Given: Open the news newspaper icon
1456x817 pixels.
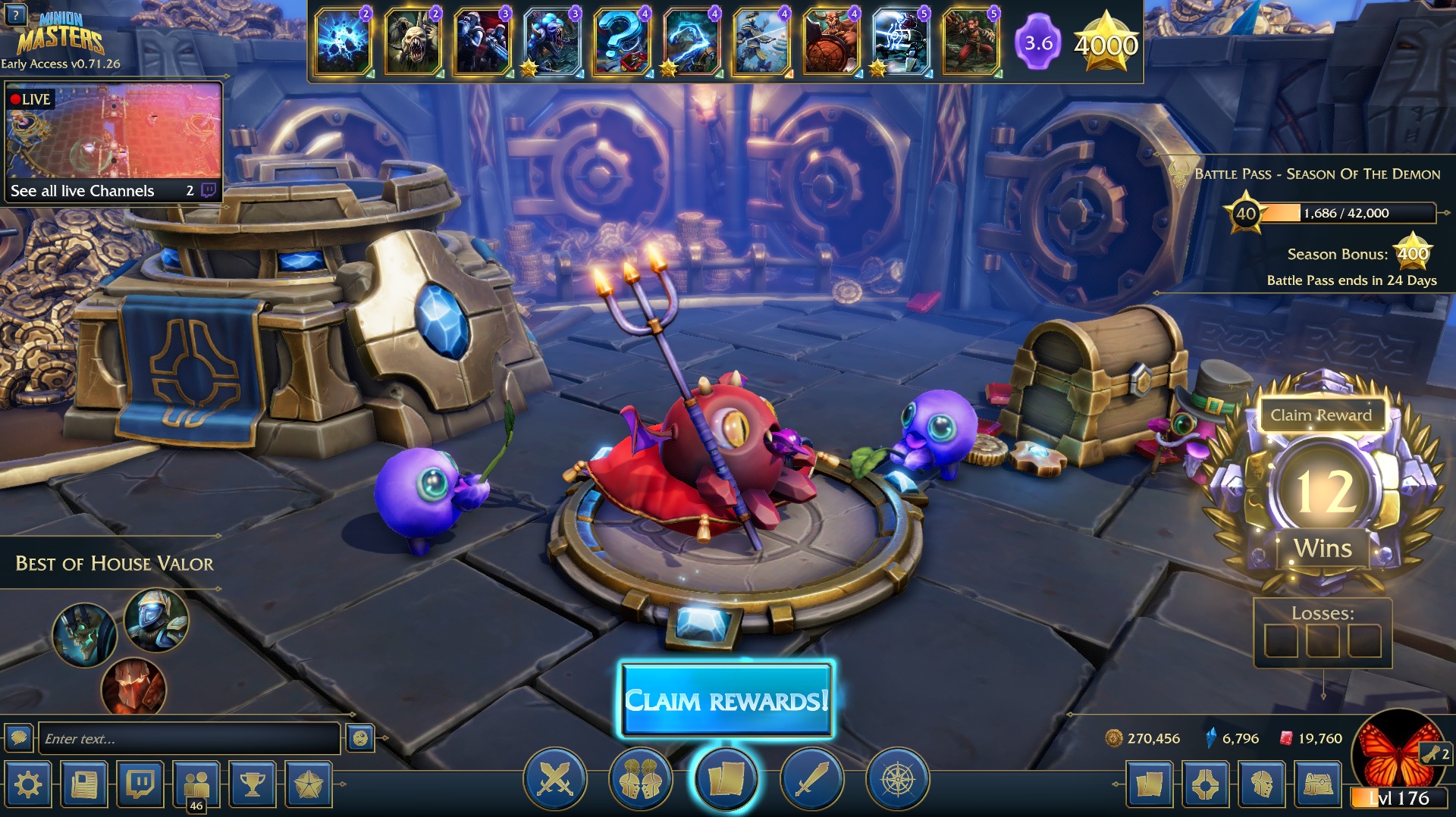Looking at the screenshot, I should [84, 785].
